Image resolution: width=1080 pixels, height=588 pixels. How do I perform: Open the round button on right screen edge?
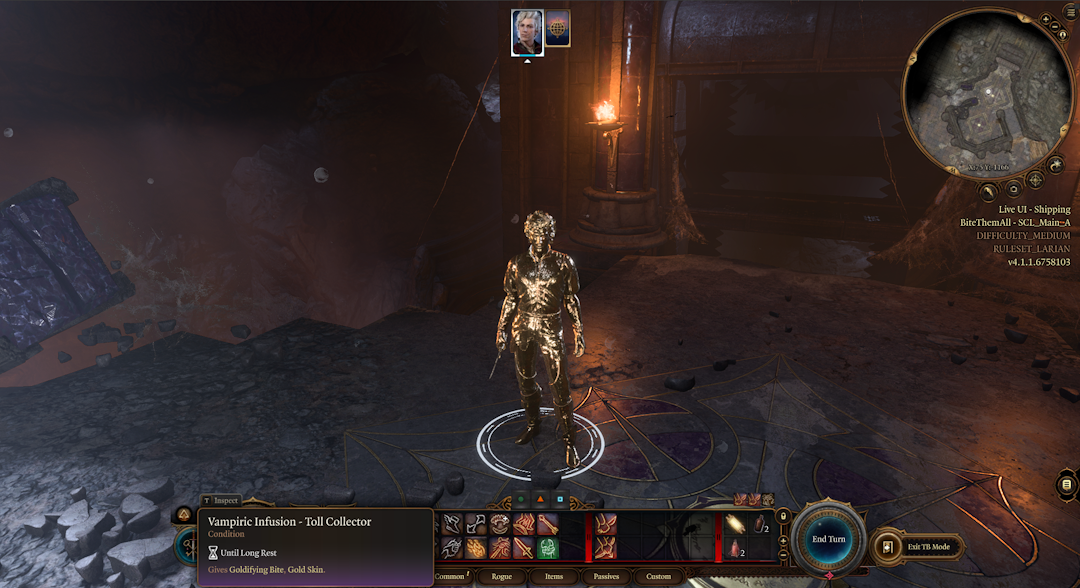(1068, 486)
